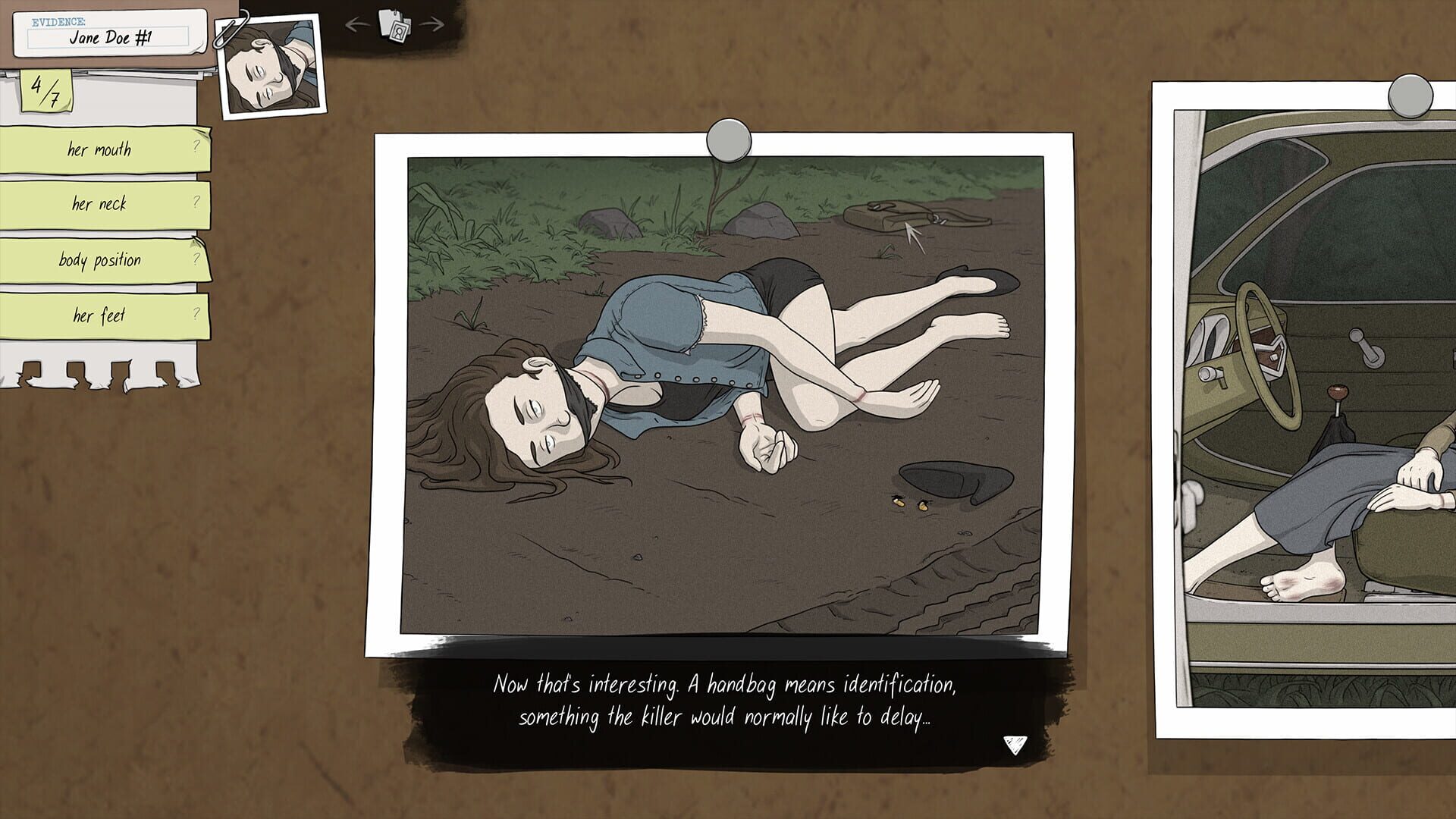Expand the body position clue note

tap(99, 260)
